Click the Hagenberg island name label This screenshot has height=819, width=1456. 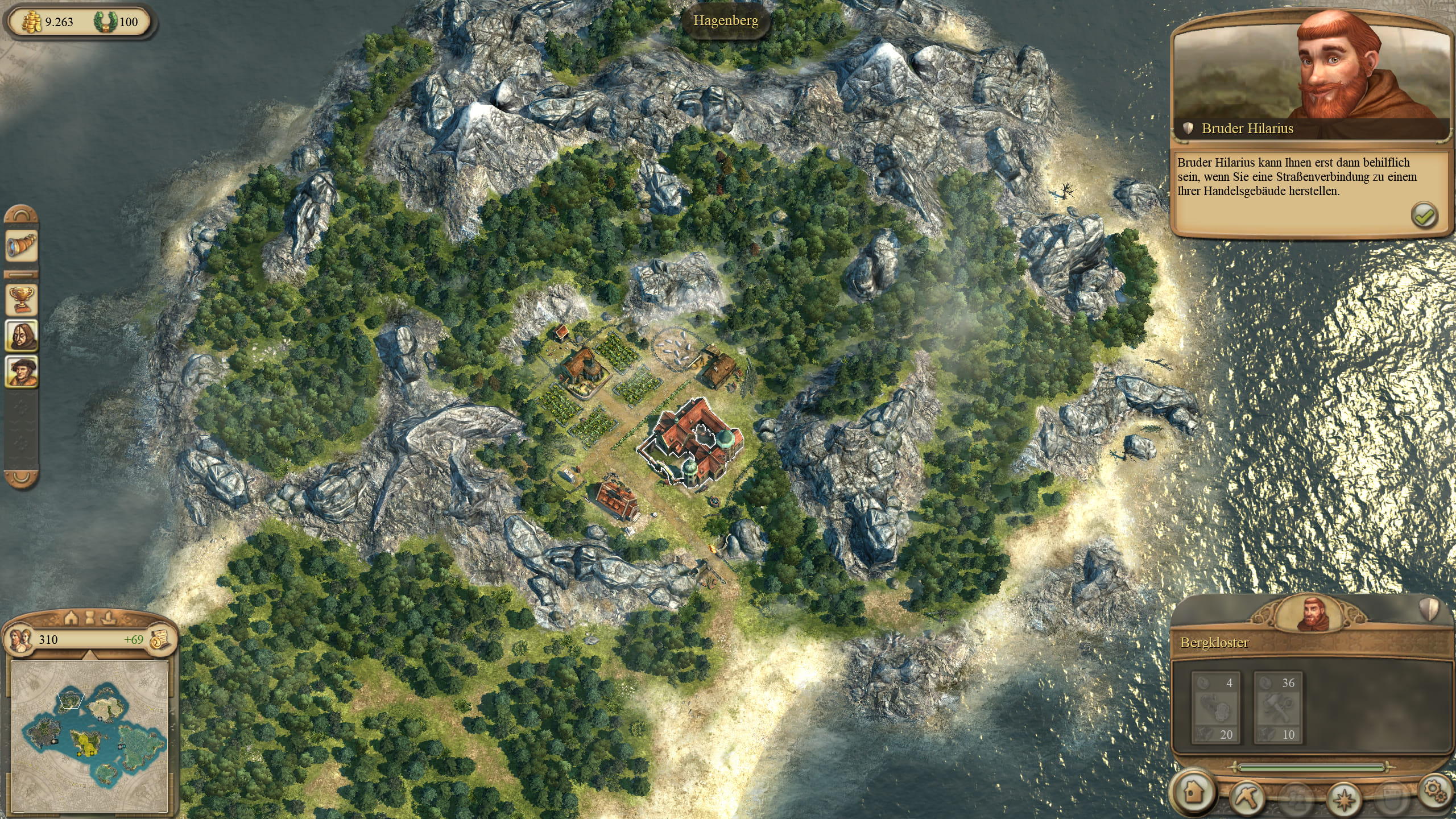click(726, 21)
